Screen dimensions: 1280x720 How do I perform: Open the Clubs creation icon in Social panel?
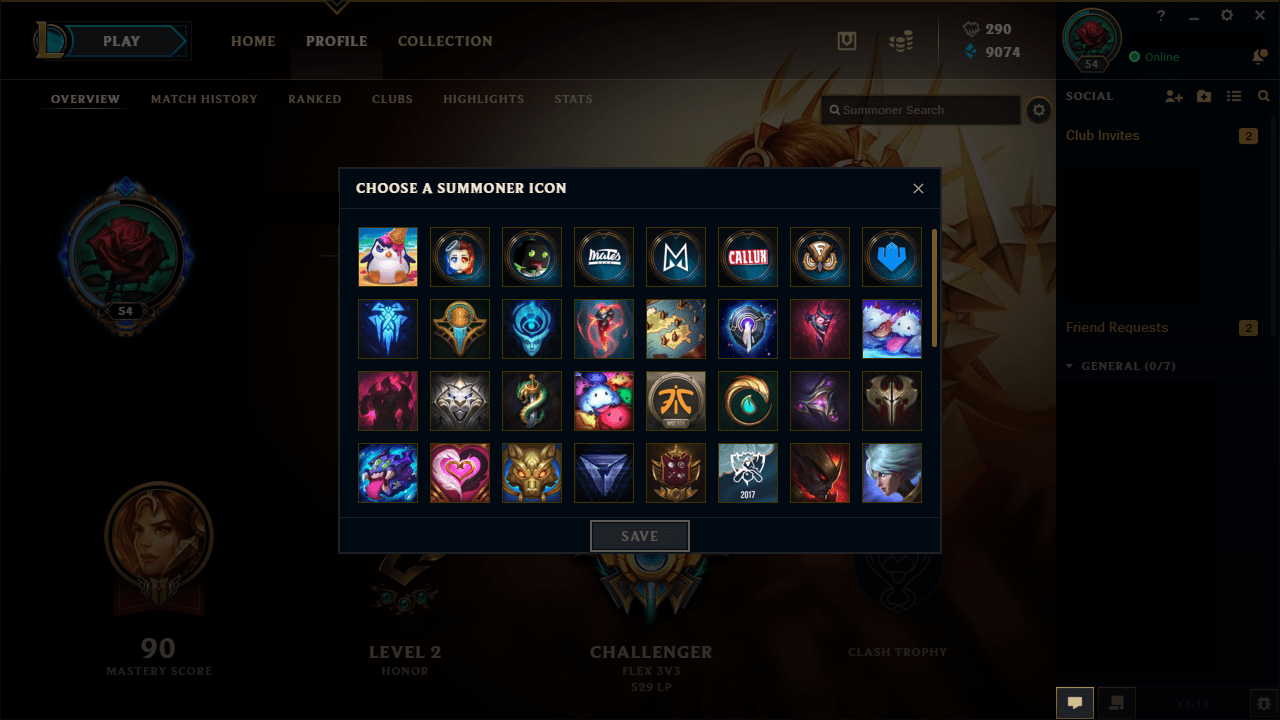[1203, 96]
